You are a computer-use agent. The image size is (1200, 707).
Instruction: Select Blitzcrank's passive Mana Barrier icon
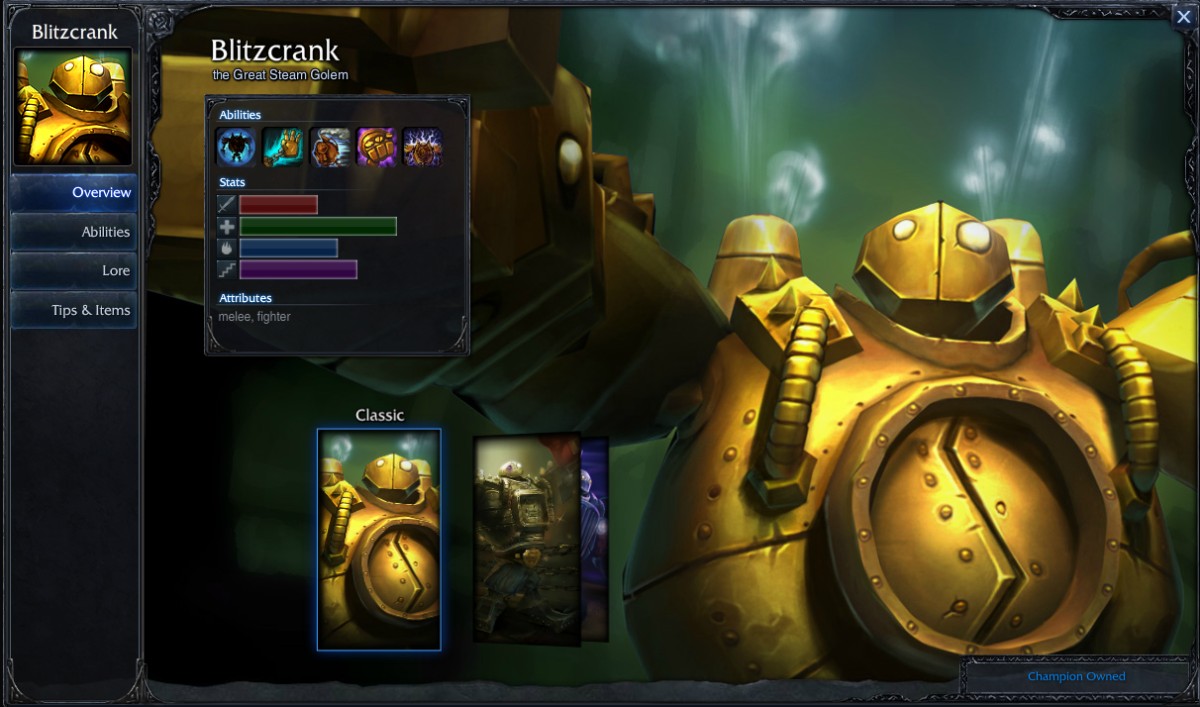point(237,147)
